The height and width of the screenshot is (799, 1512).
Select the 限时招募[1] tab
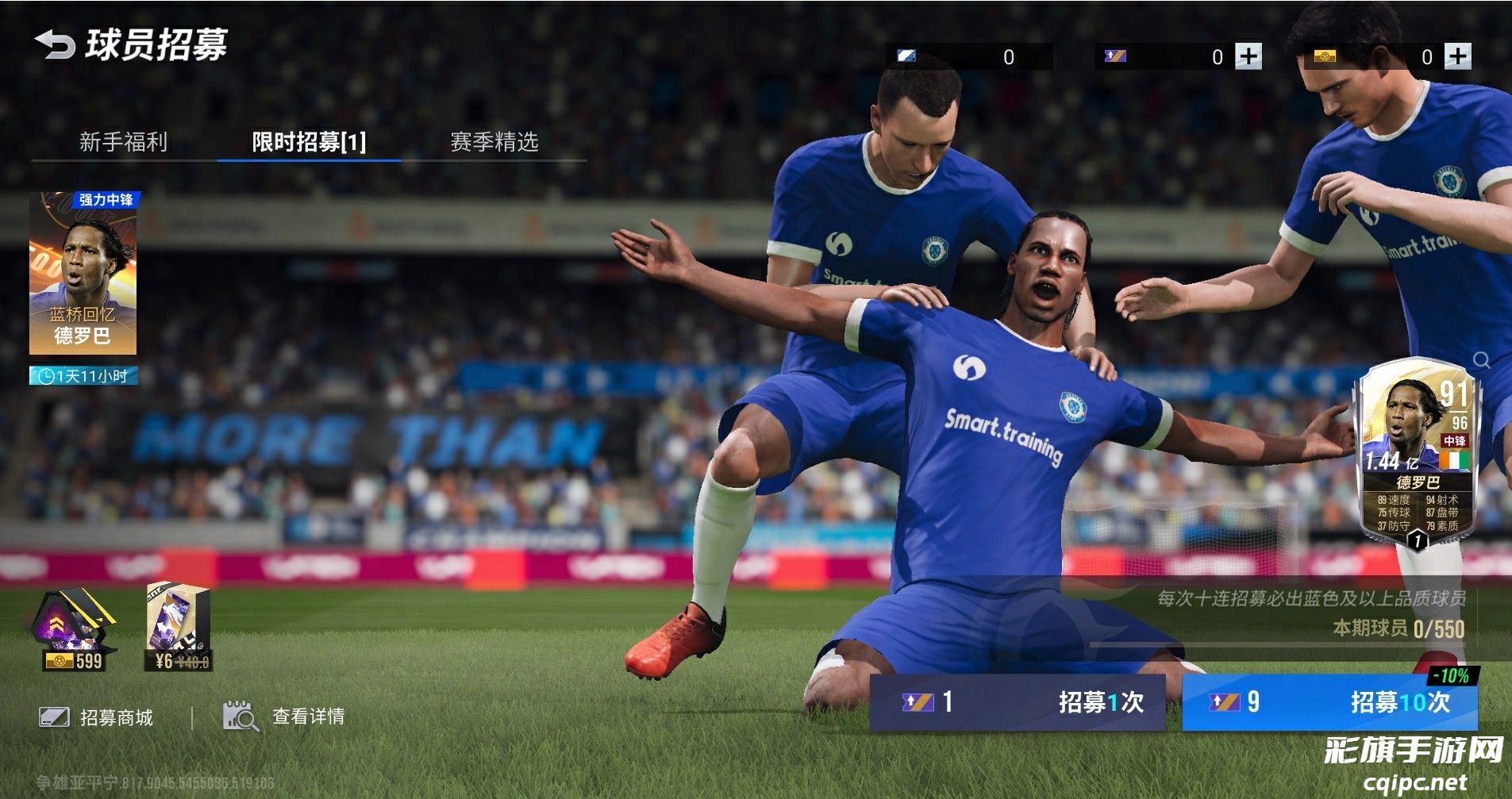click(x=309, y=142)
